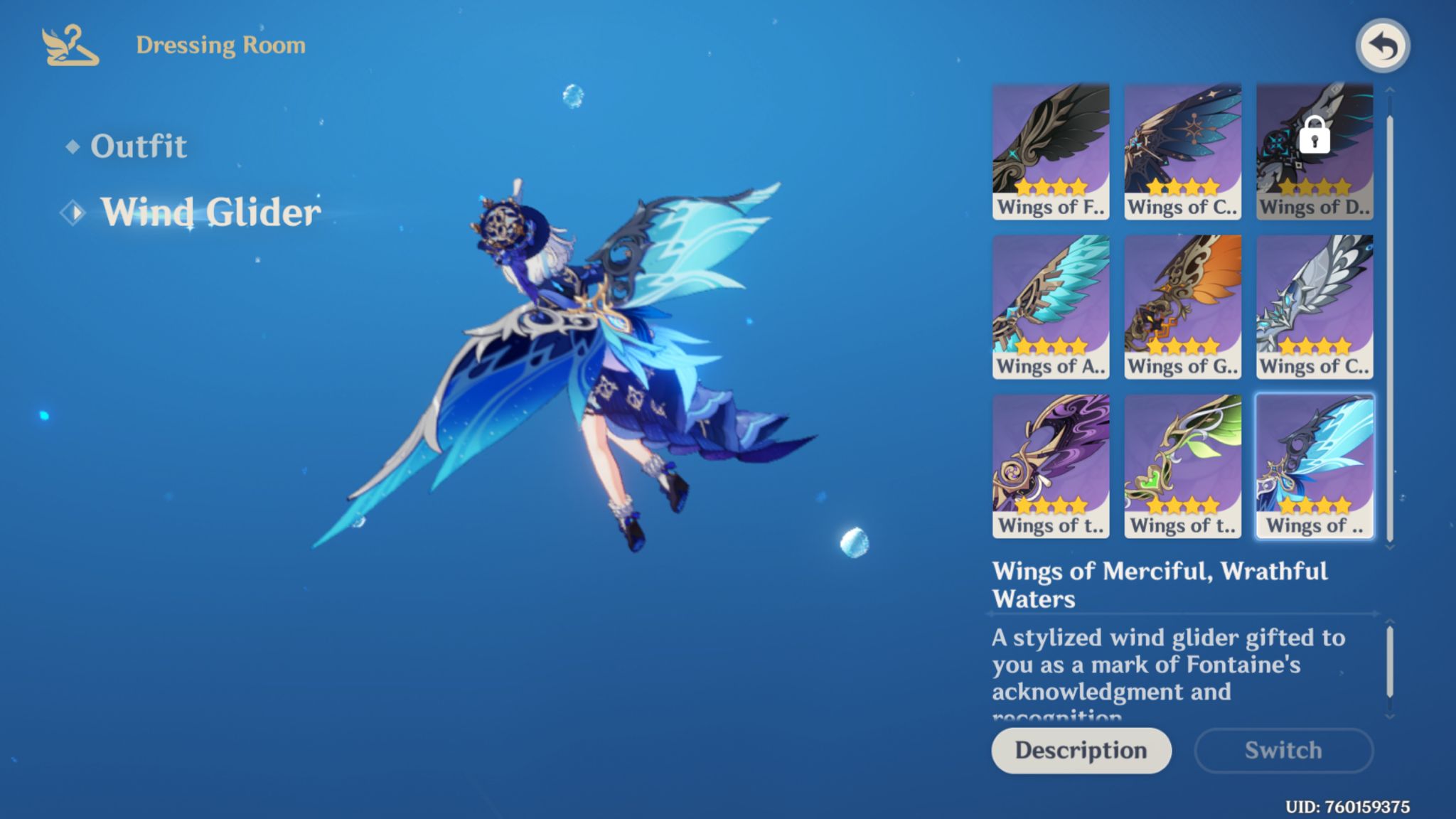Image resolution: width=1456 pixels, height=819 pixels.
Task: Click the Dressing Room hanger icon
Action: click(x=68, y=45)
